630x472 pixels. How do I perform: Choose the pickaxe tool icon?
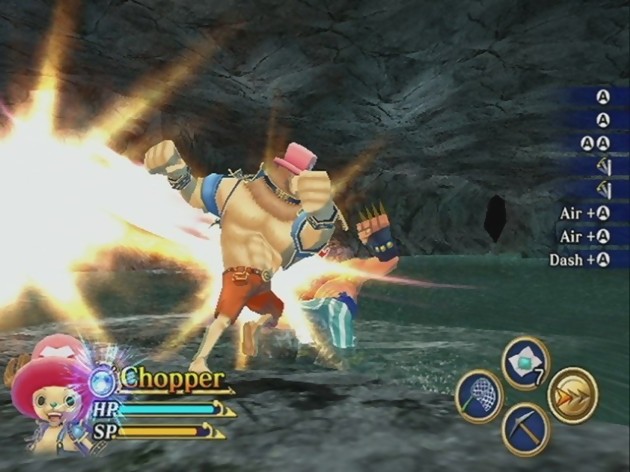[525, 427]
